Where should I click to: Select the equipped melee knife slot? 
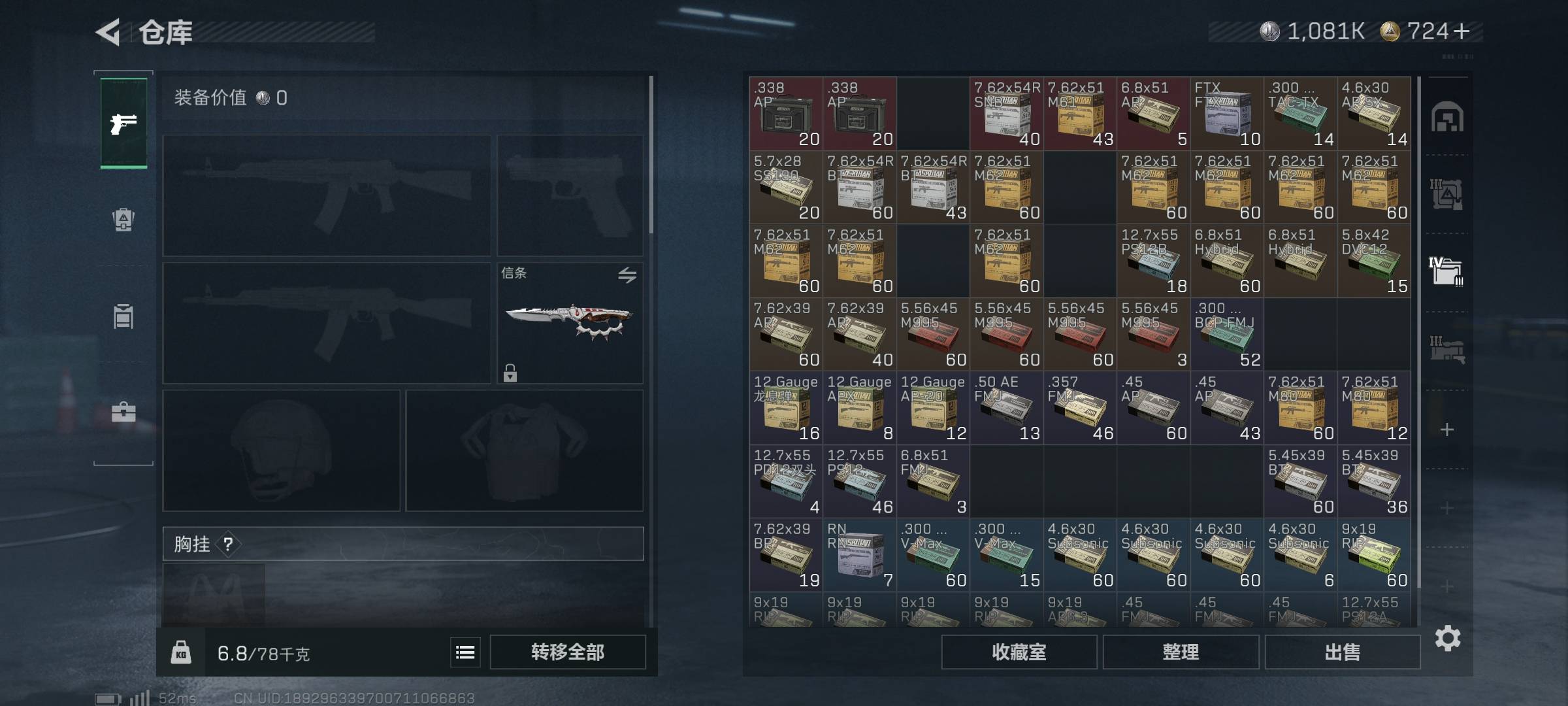coord(570,322)
